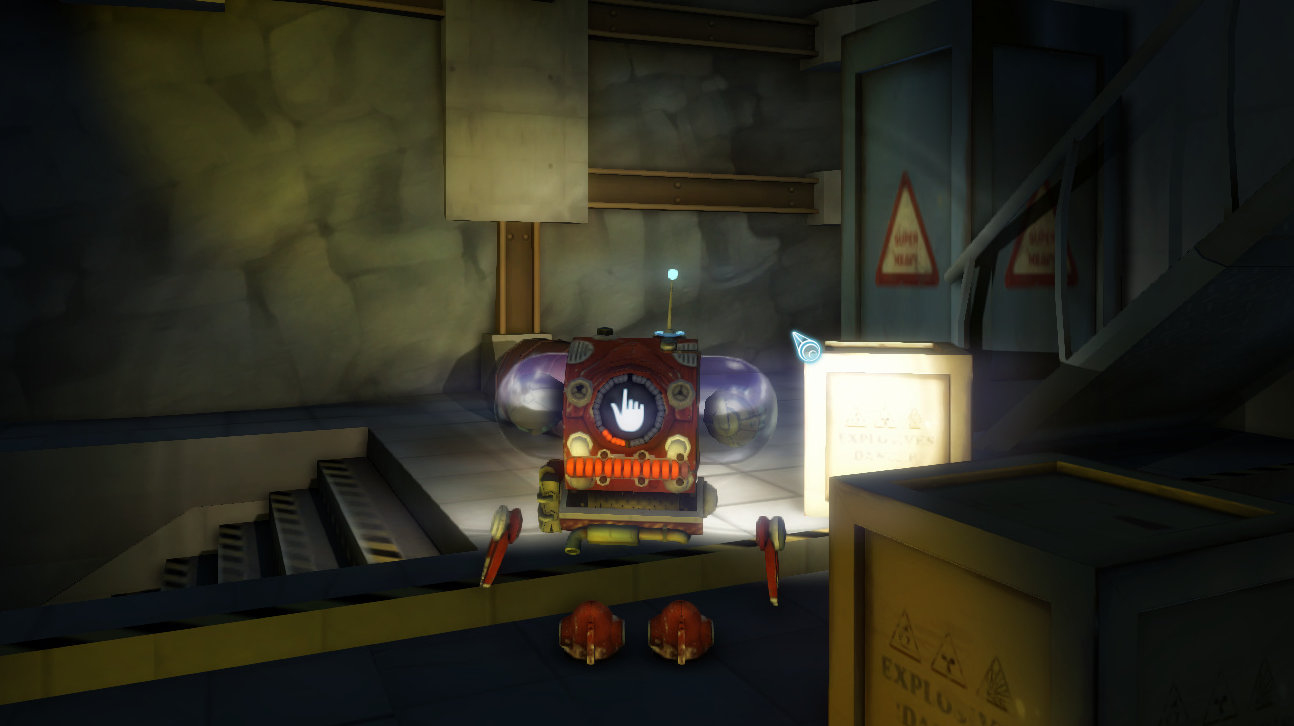Click the robot's left shiny dome shoulder
The image size is (1294, 726).
tap(530, 400)
